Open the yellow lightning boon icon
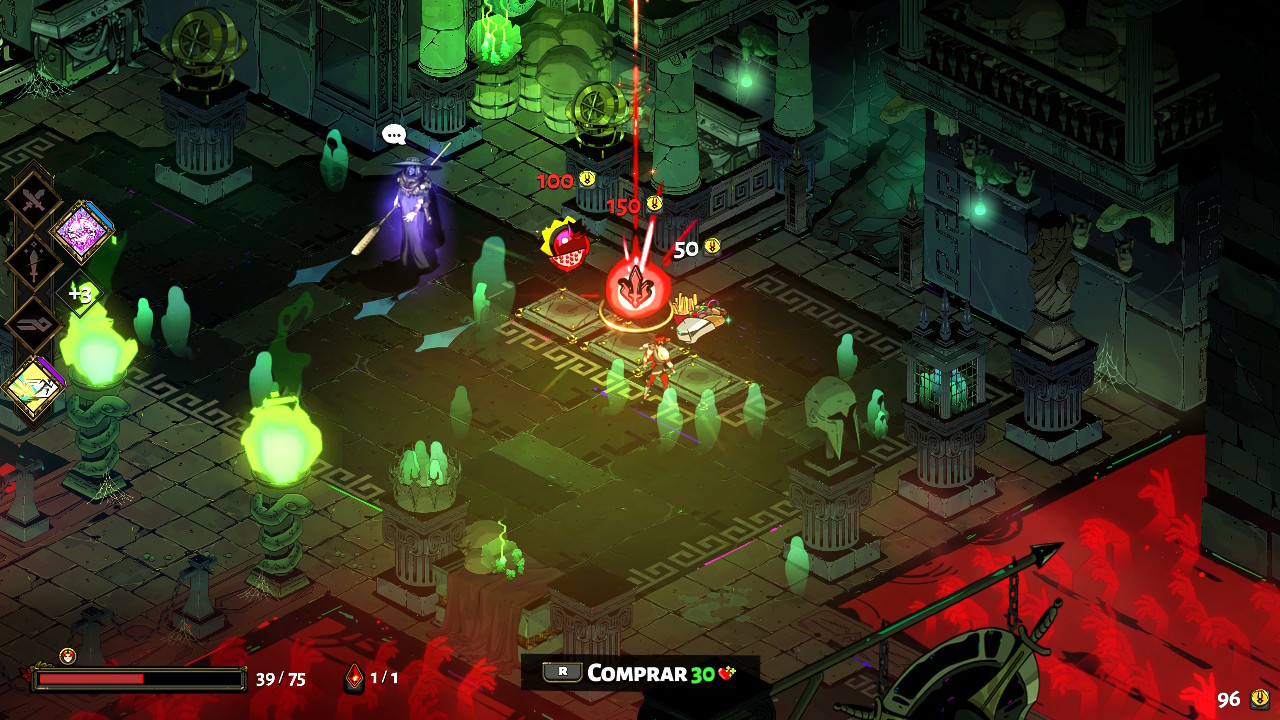The width and height of the screenshot is (1280, 720). click(x=35, y=388)
